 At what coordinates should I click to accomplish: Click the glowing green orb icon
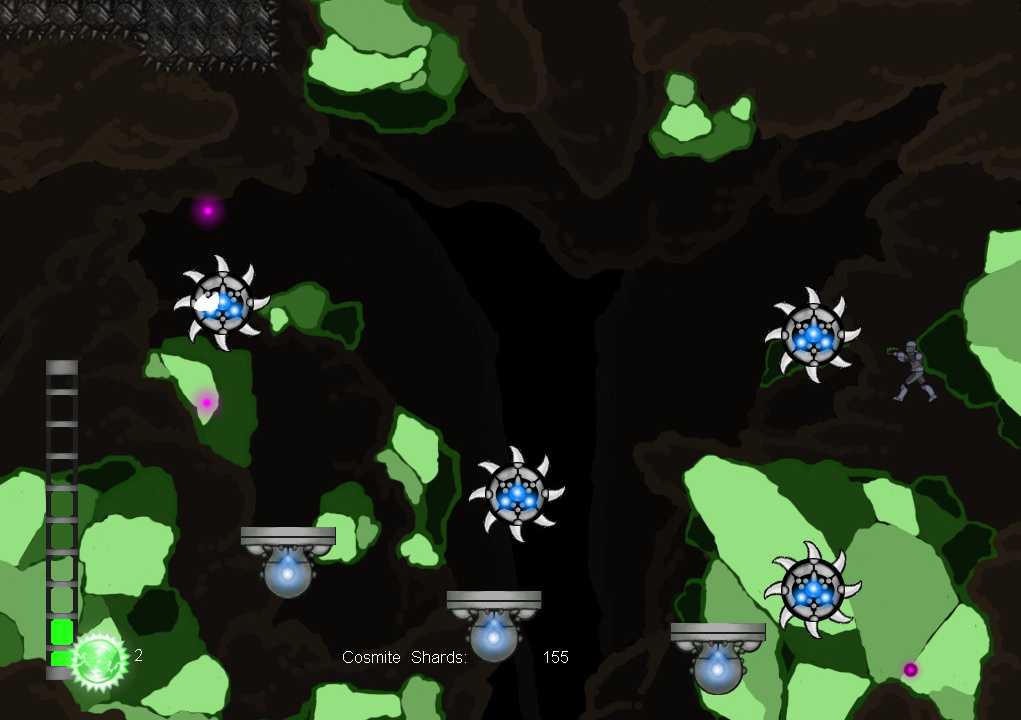click(x=99, y=659)
